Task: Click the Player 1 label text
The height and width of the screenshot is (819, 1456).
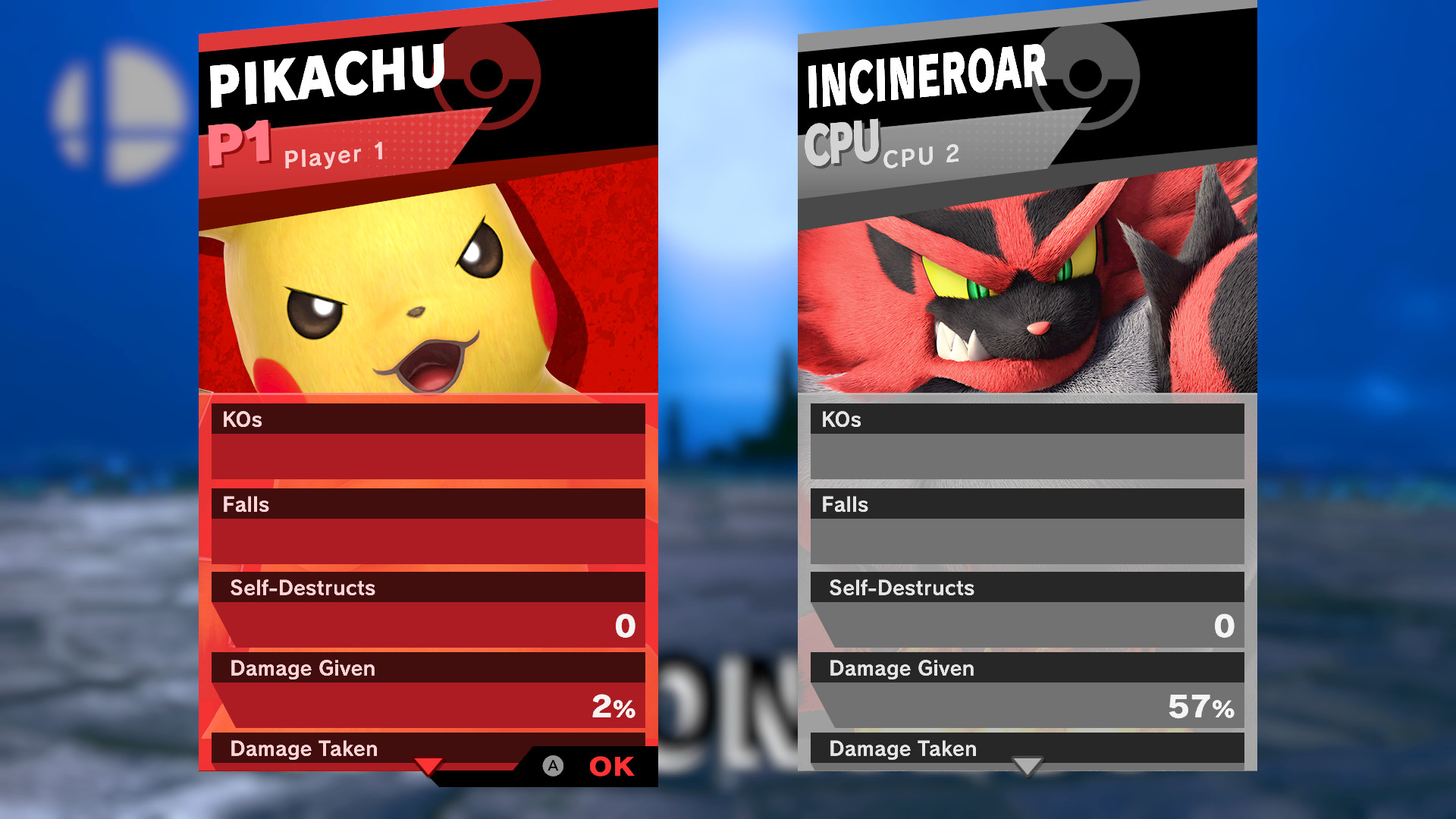Action: (334, 155)
